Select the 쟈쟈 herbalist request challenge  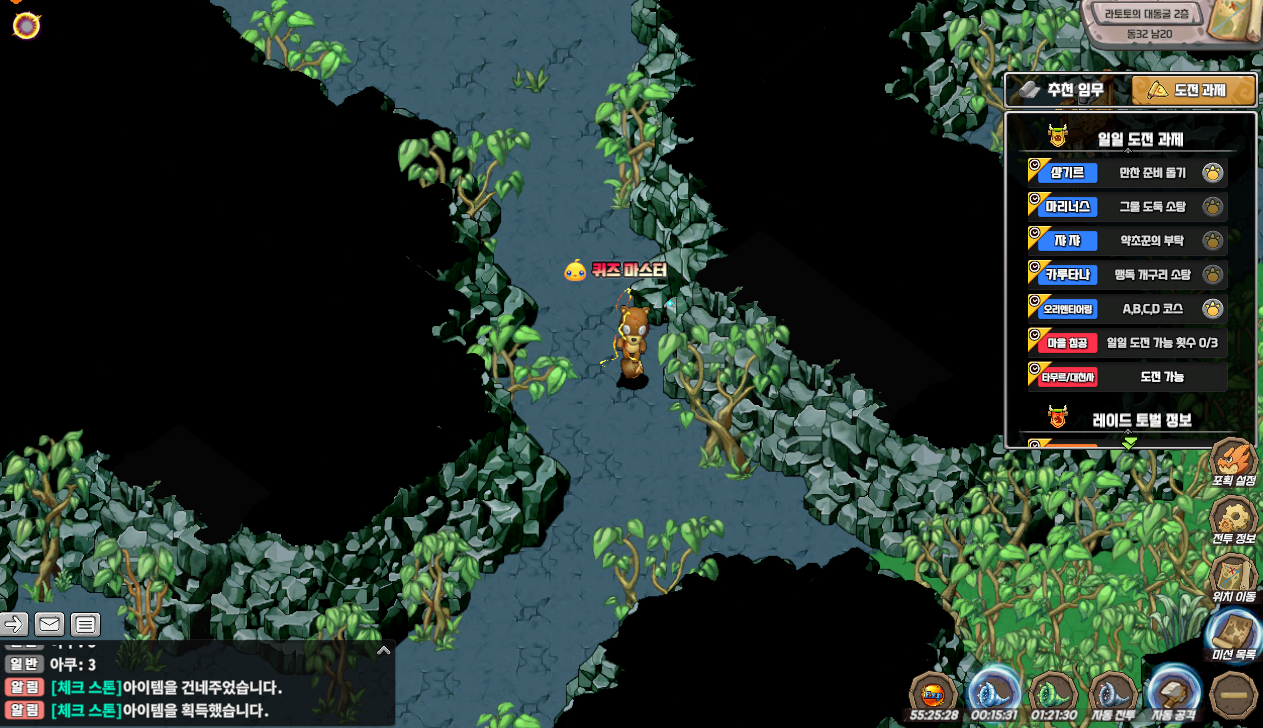[x=1127, y=241]
